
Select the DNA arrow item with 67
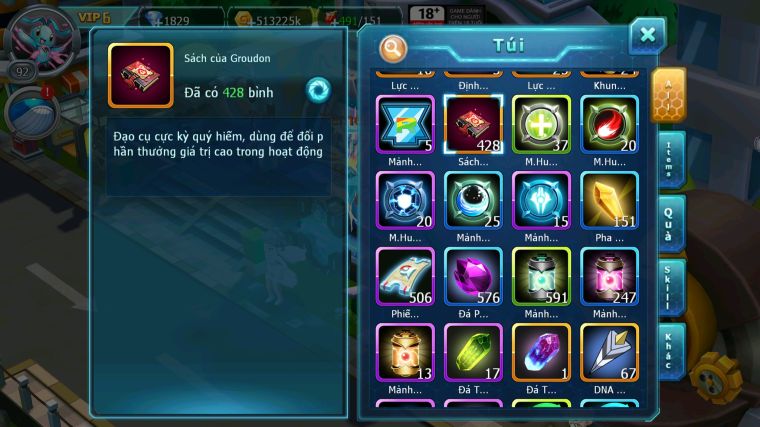609,353
